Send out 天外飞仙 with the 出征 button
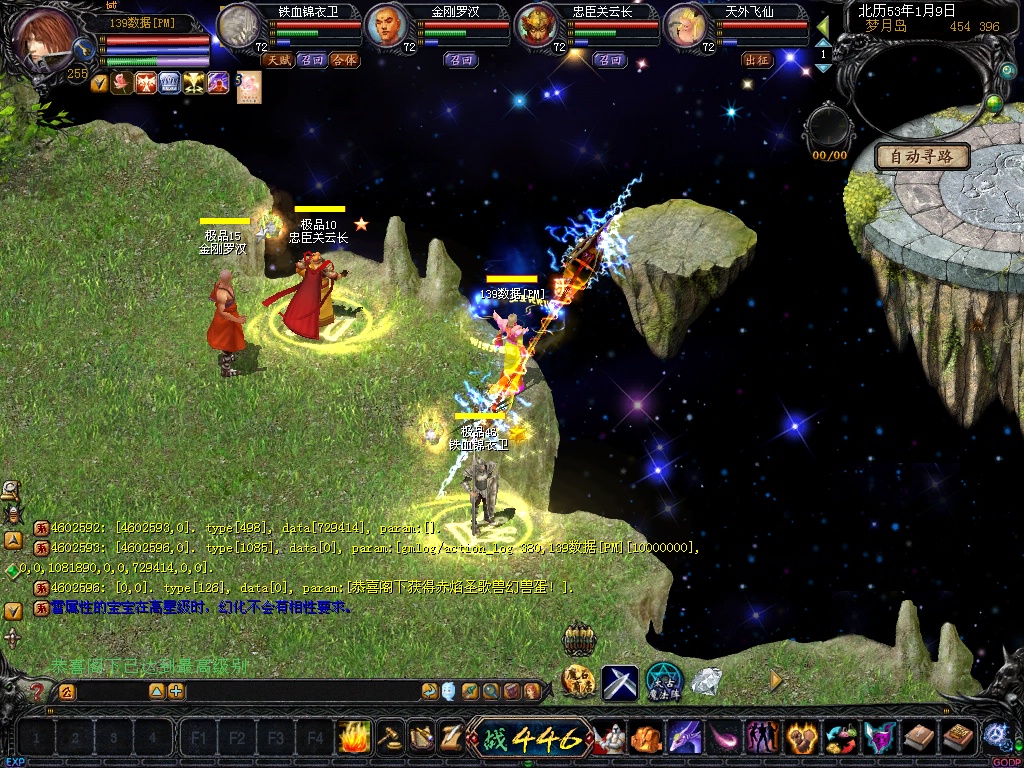 click(x=758, y=60)
